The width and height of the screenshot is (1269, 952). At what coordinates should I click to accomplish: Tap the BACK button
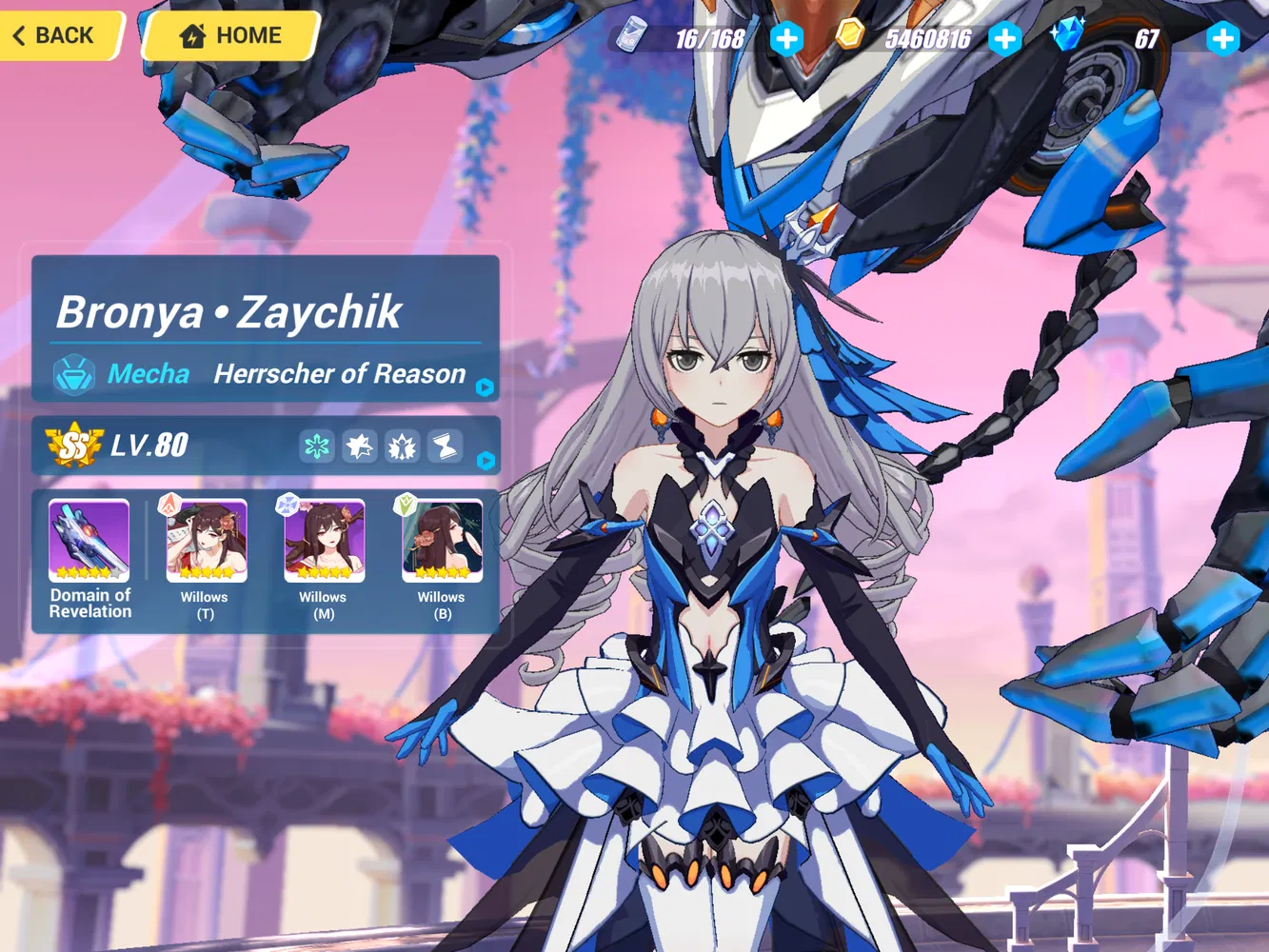coord(55,35)
